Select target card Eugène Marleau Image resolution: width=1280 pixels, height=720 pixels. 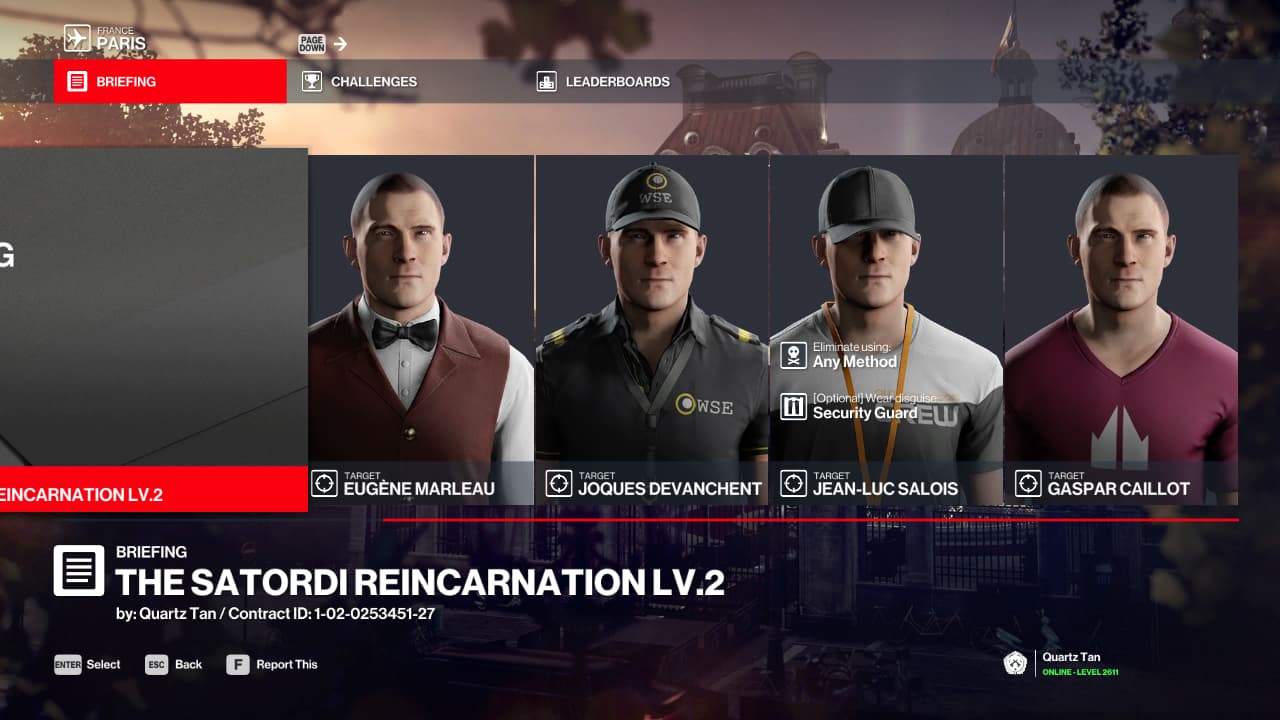pyautogui.click(x=421, y=330)
